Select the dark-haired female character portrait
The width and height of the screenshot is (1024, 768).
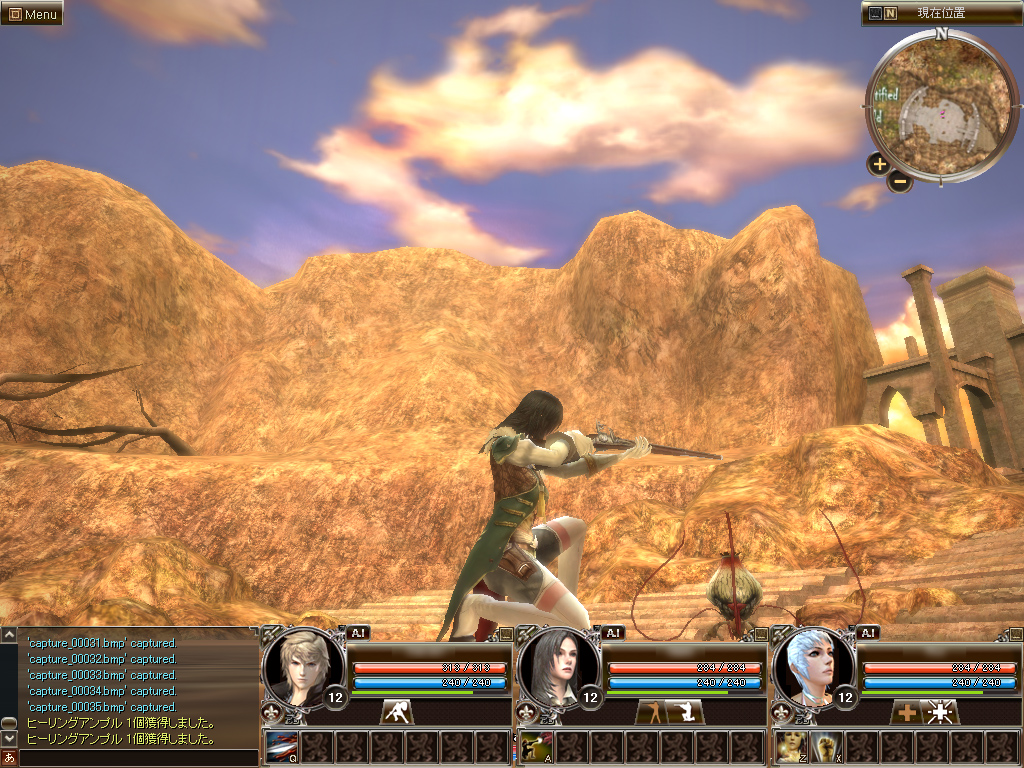[559, 664]
